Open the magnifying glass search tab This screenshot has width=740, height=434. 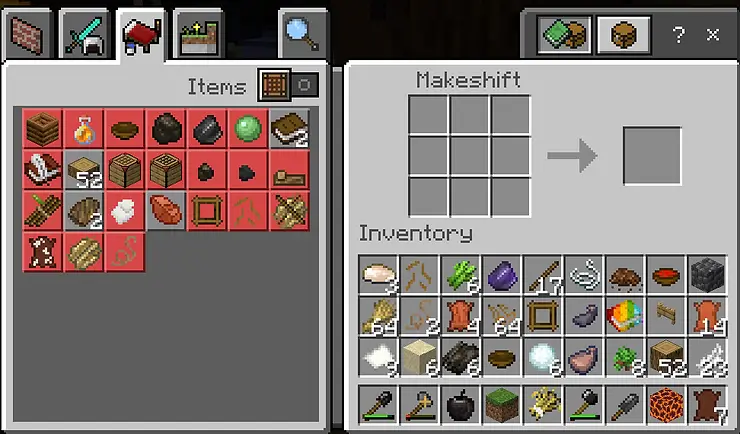300,36
